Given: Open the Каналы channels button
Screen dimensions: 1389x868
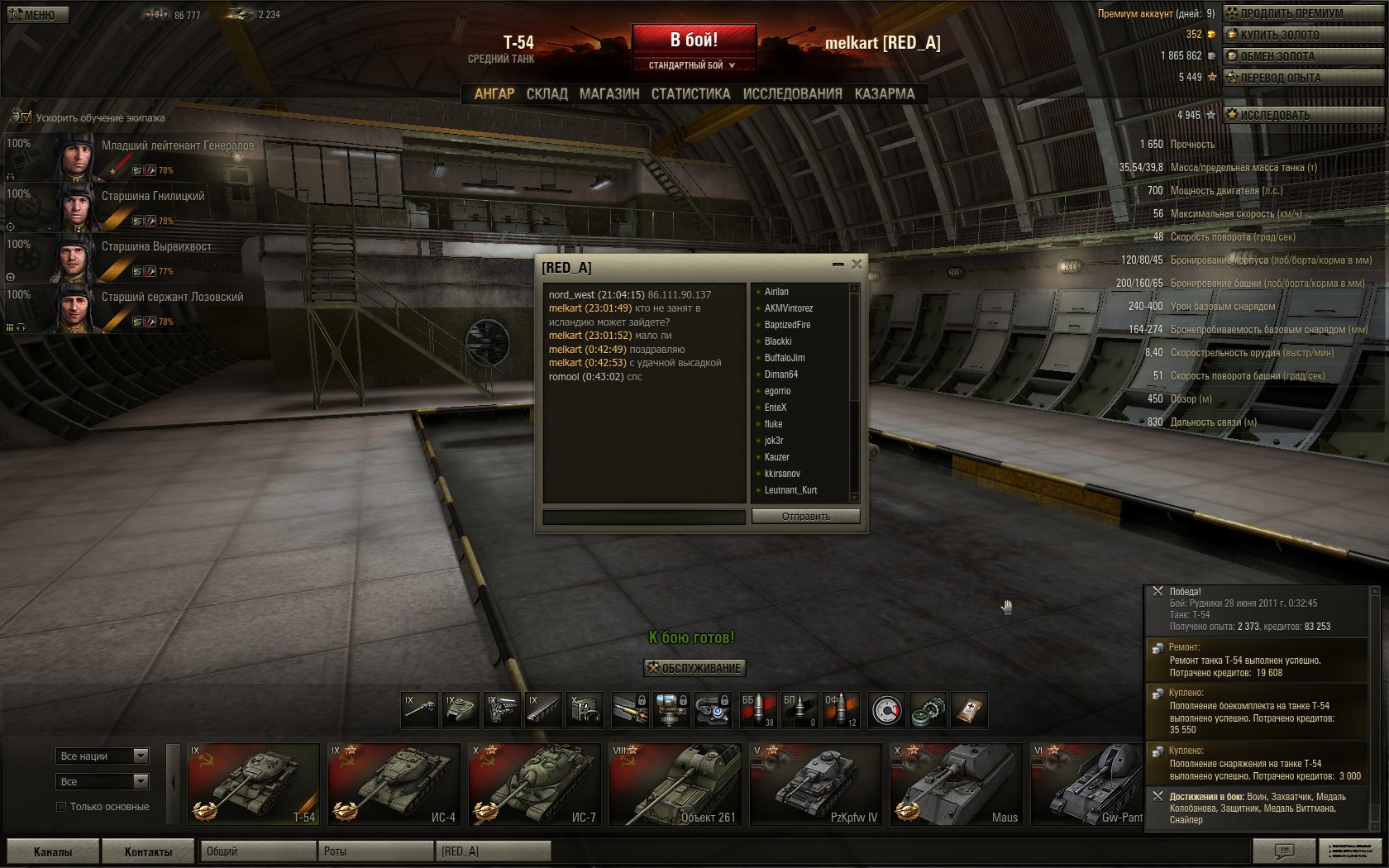Looking at the screenshot, I should coord(53,851).
